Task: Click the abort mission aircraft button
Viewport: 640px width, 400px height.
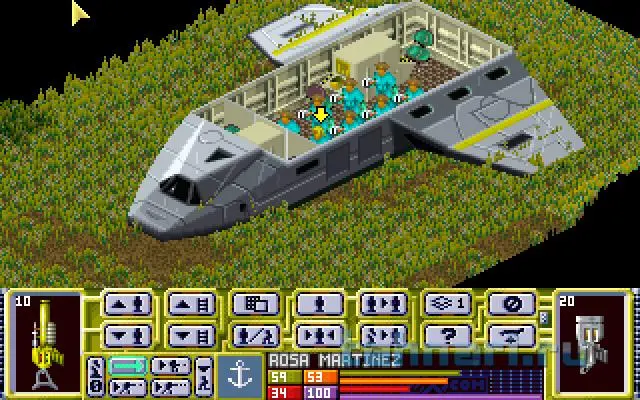Action: pos(509,333)
